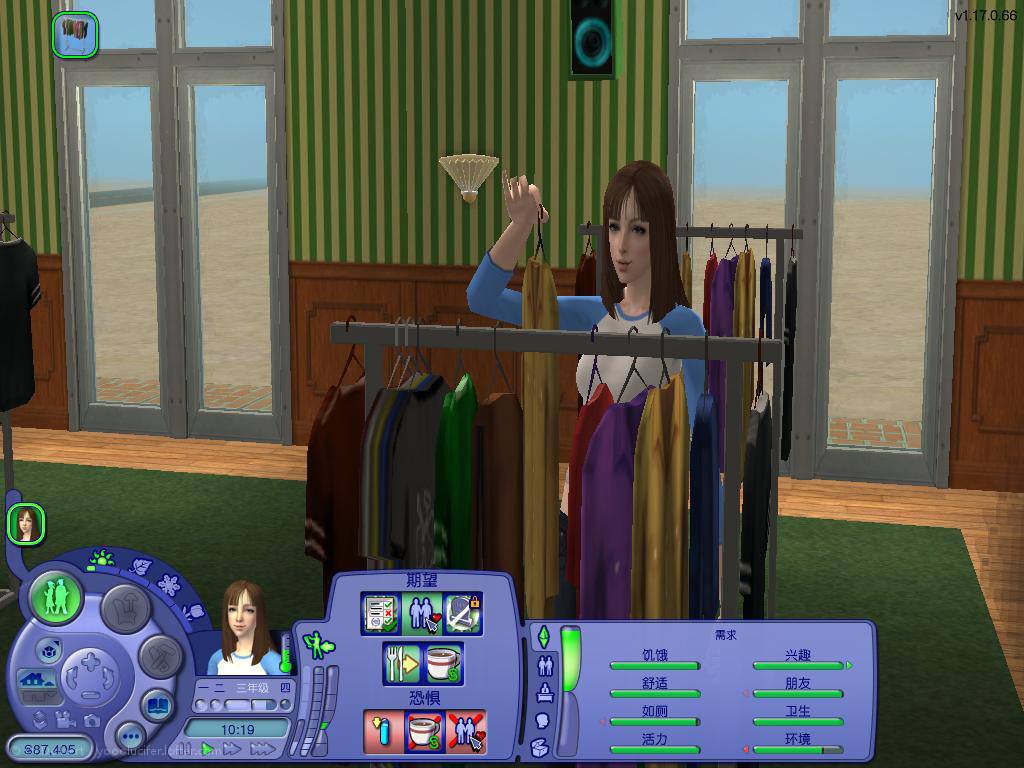
Task: Switch to Live mode button
Action: [x=57, y=597]
